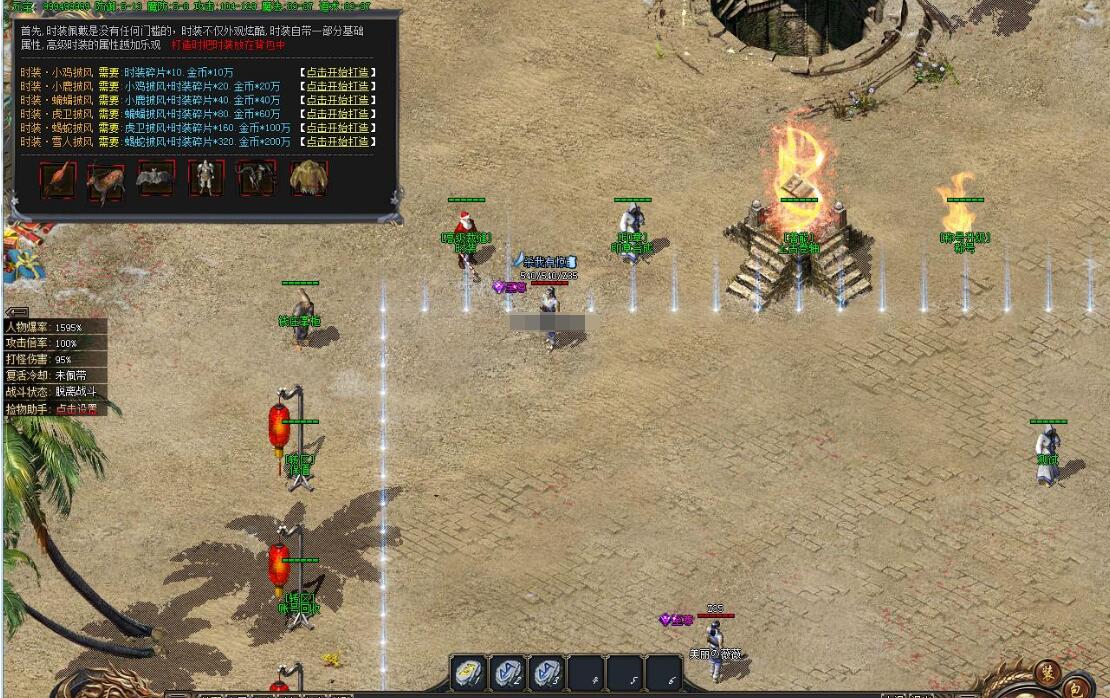Start forging the 蝙蝠披风 costume
This screenshot has width=1110, height=698.
pos(337,100)
